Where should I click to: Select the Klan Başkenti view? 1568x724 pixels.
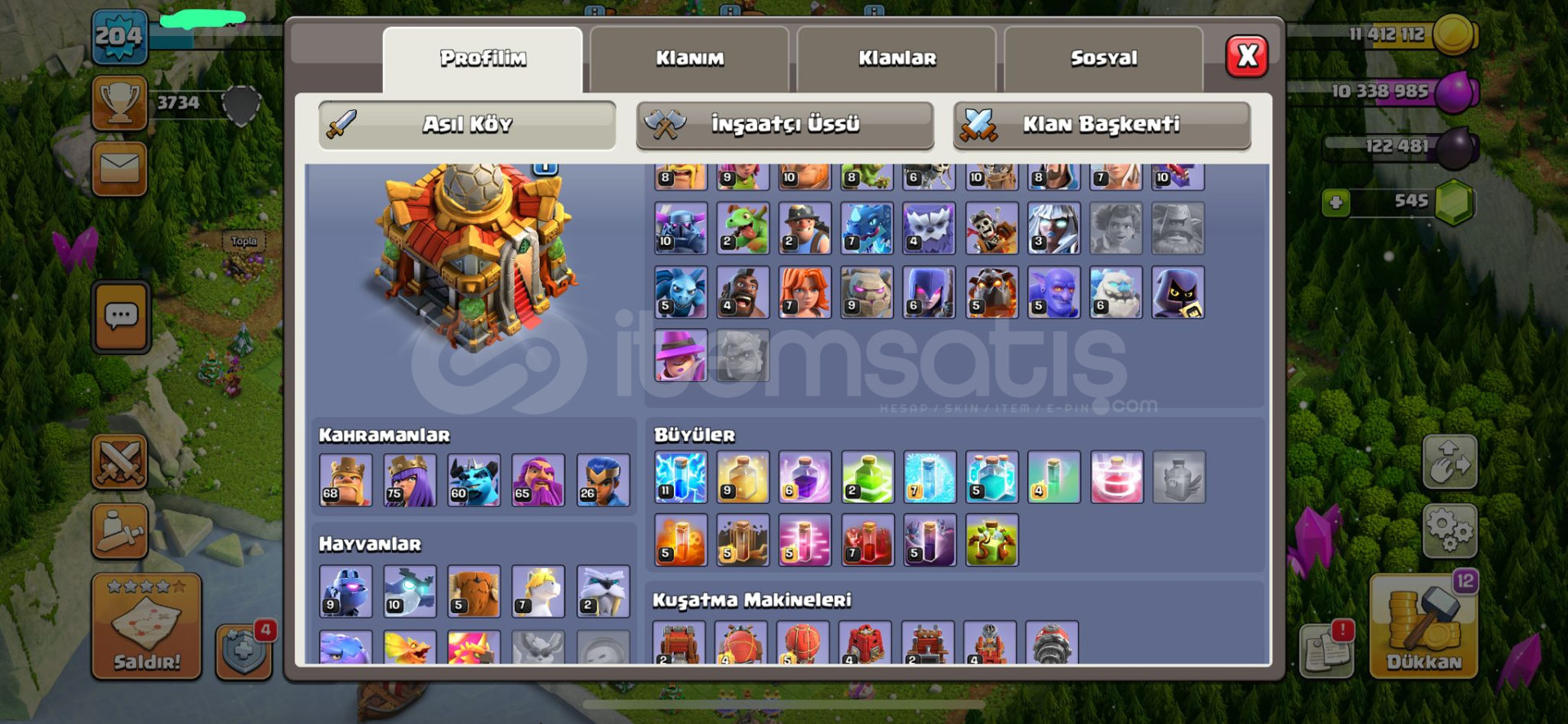click(1102, 125)
